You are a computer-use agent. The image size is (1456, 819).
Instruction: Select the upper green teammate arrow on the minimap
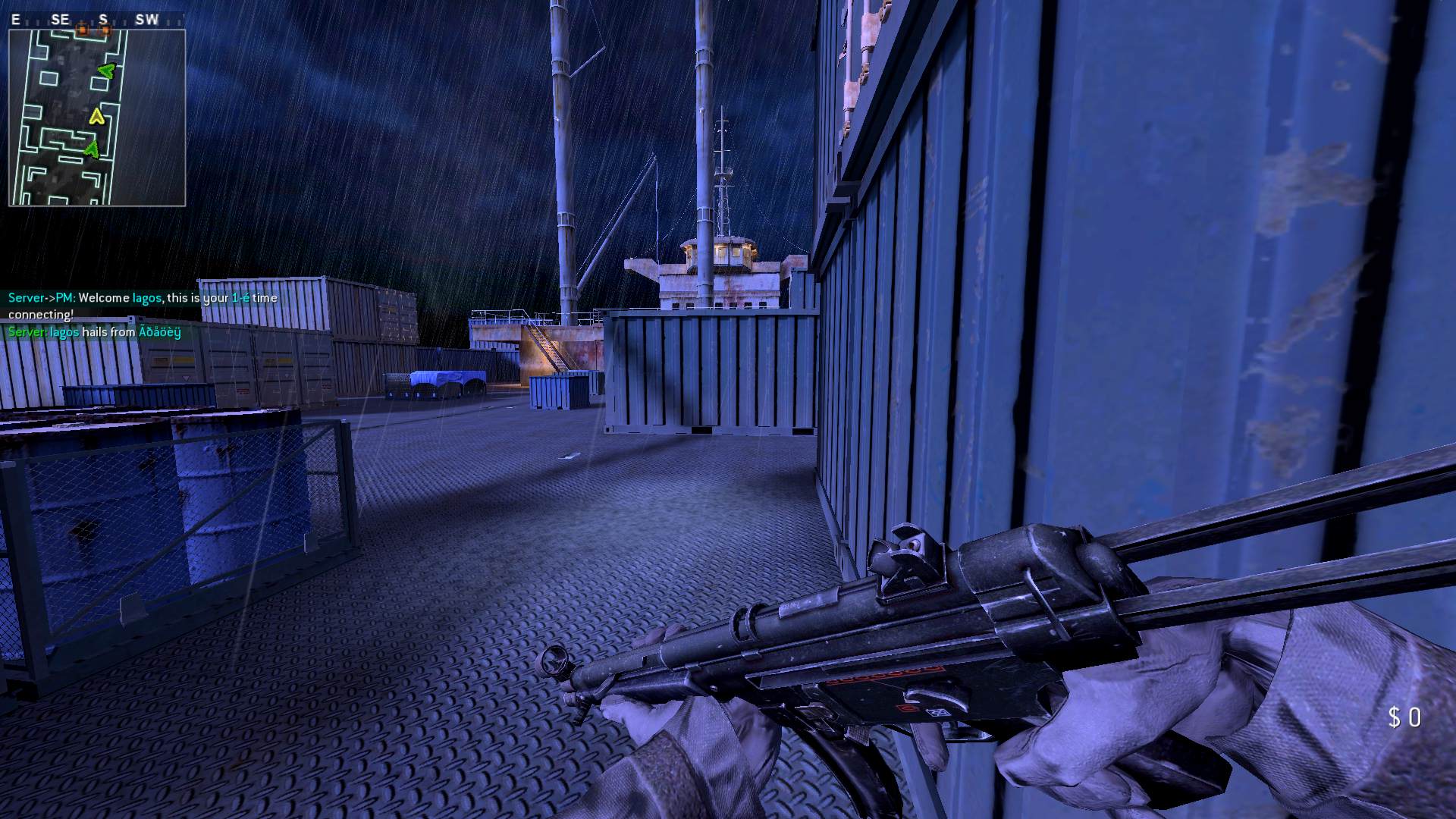coord(107,72)
